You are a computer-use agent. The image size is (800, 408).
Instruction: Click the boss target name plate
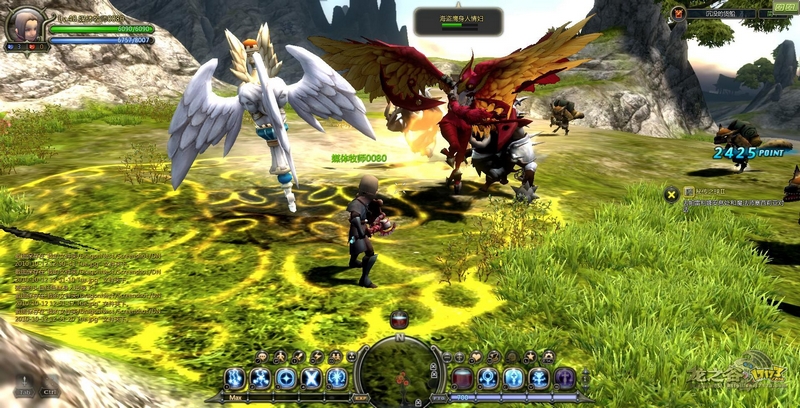point(459,19)
